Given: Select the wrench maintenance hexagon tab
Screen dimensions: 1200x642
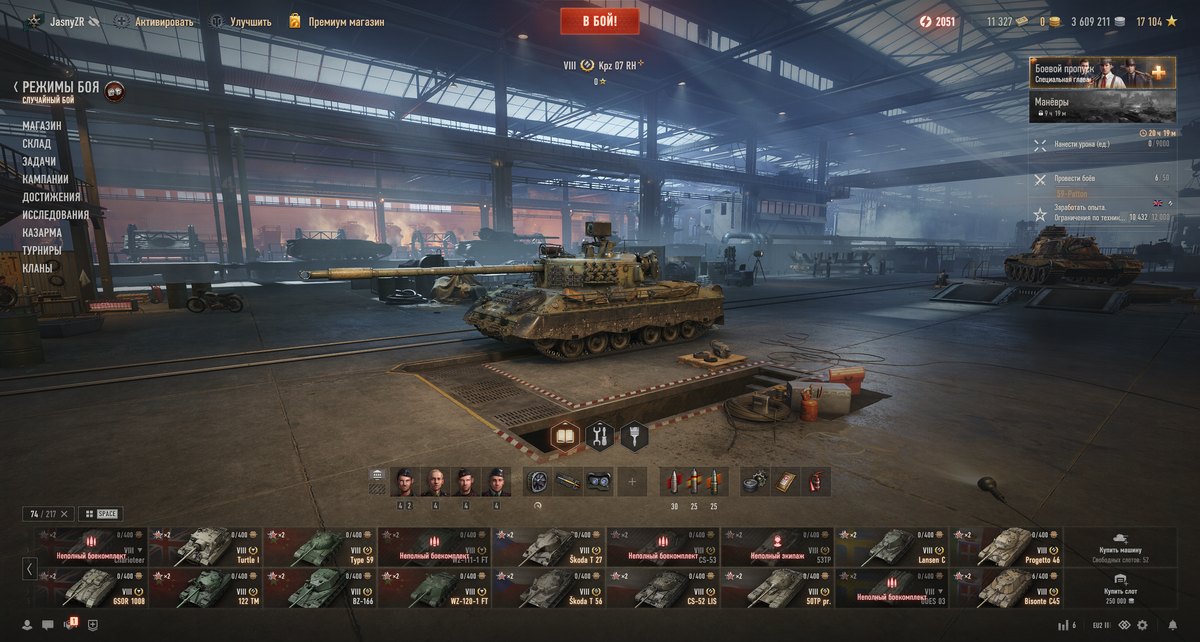Looking at the screenshot, I should (x=600, y=435).
